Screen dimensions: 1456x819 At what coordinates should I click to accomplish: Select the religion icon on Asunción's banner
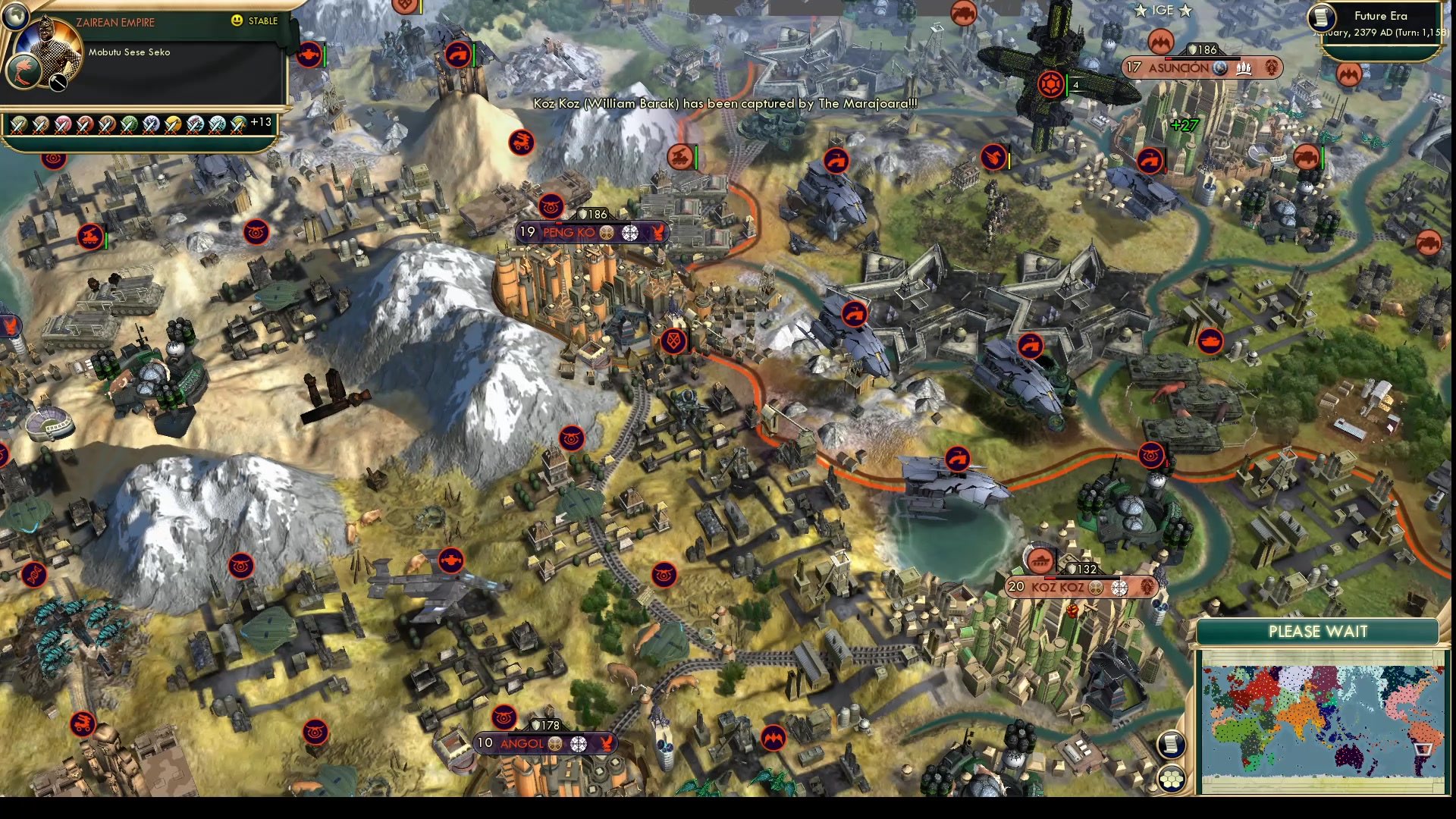point(1271,68)
